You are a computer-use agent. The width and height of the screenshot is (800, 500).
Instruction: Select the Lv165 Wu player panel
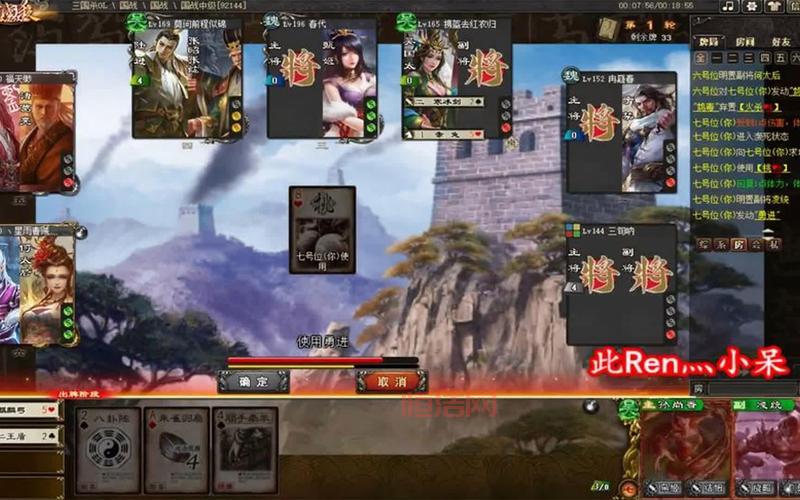click(456, 78)
